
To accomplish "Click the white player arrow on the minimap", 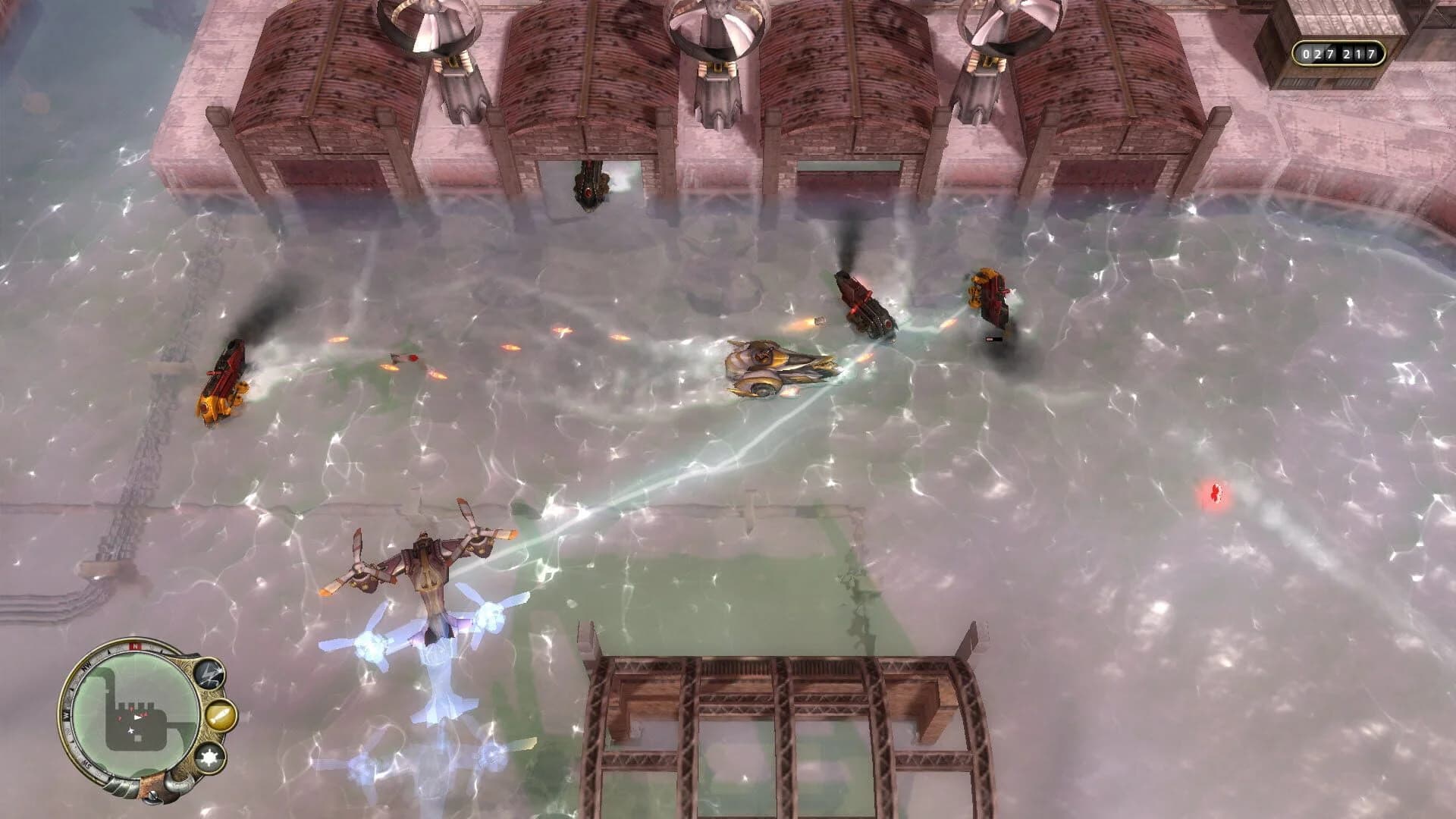I will 137,717.
